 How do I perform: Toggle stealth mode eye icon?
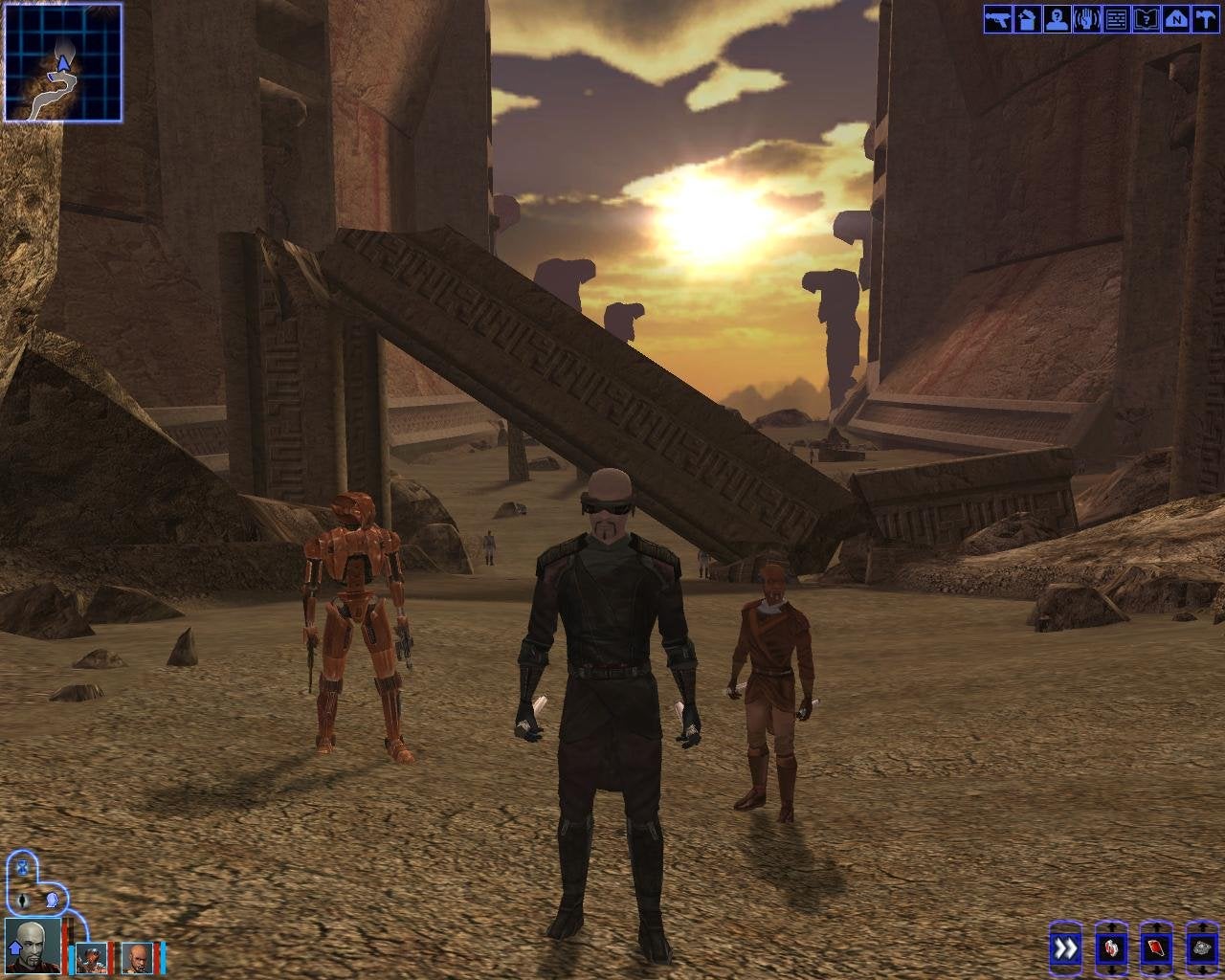tap(23, 901)
